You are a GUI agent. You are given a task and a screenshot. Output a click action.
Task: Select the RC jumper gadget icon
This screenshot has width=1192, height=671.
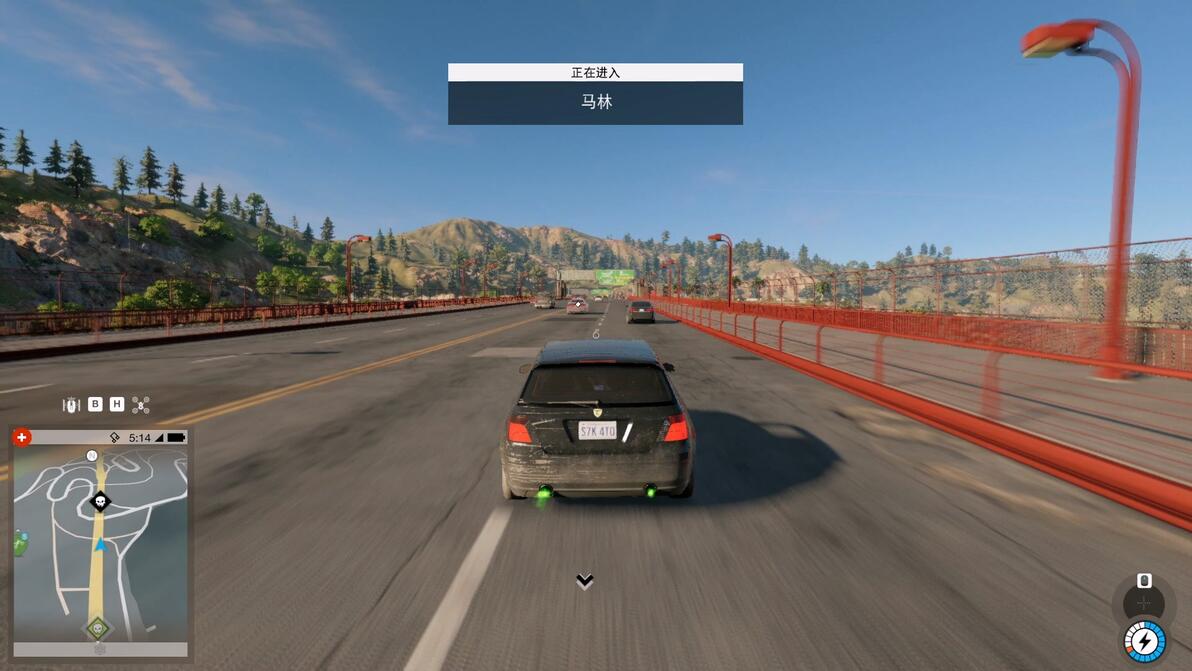(71, 404)
